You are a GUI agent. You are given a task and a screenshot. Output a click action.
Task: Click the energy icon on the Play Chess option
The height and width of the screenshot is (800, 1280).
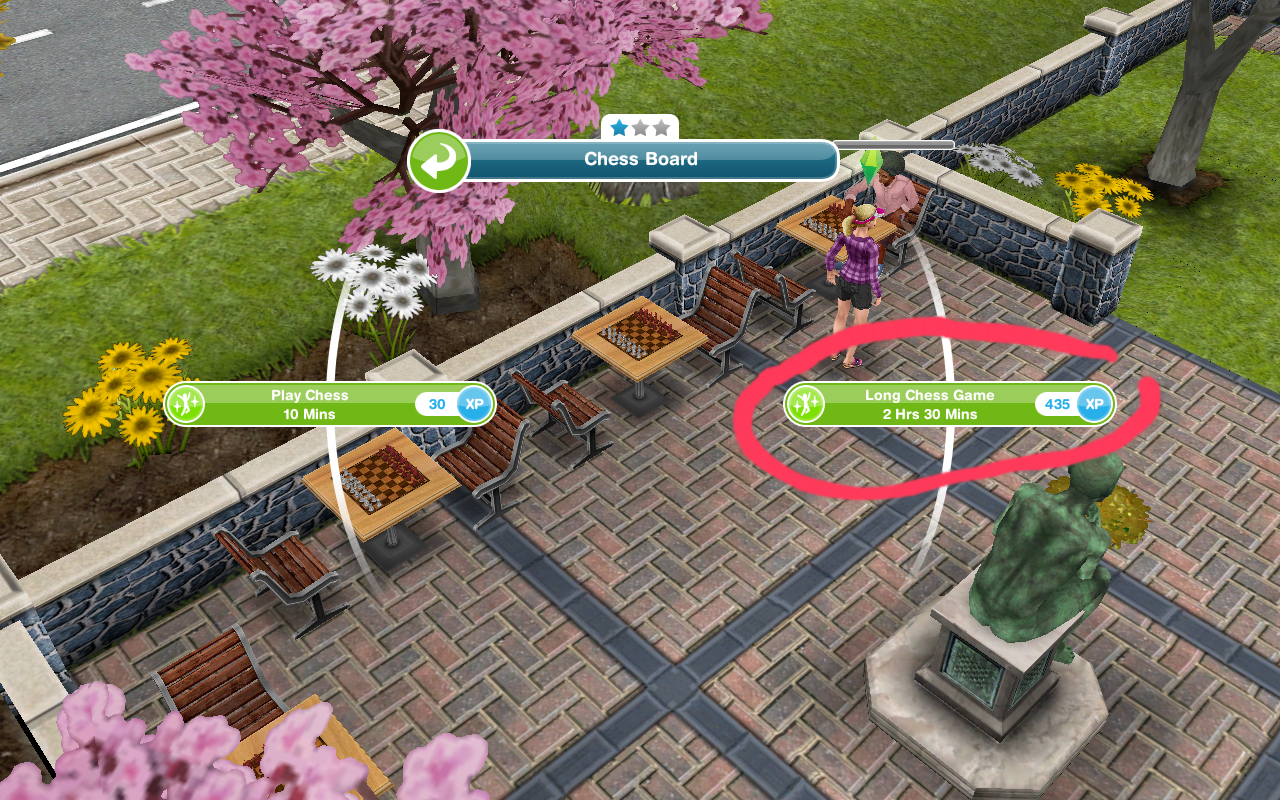[187, 404]
